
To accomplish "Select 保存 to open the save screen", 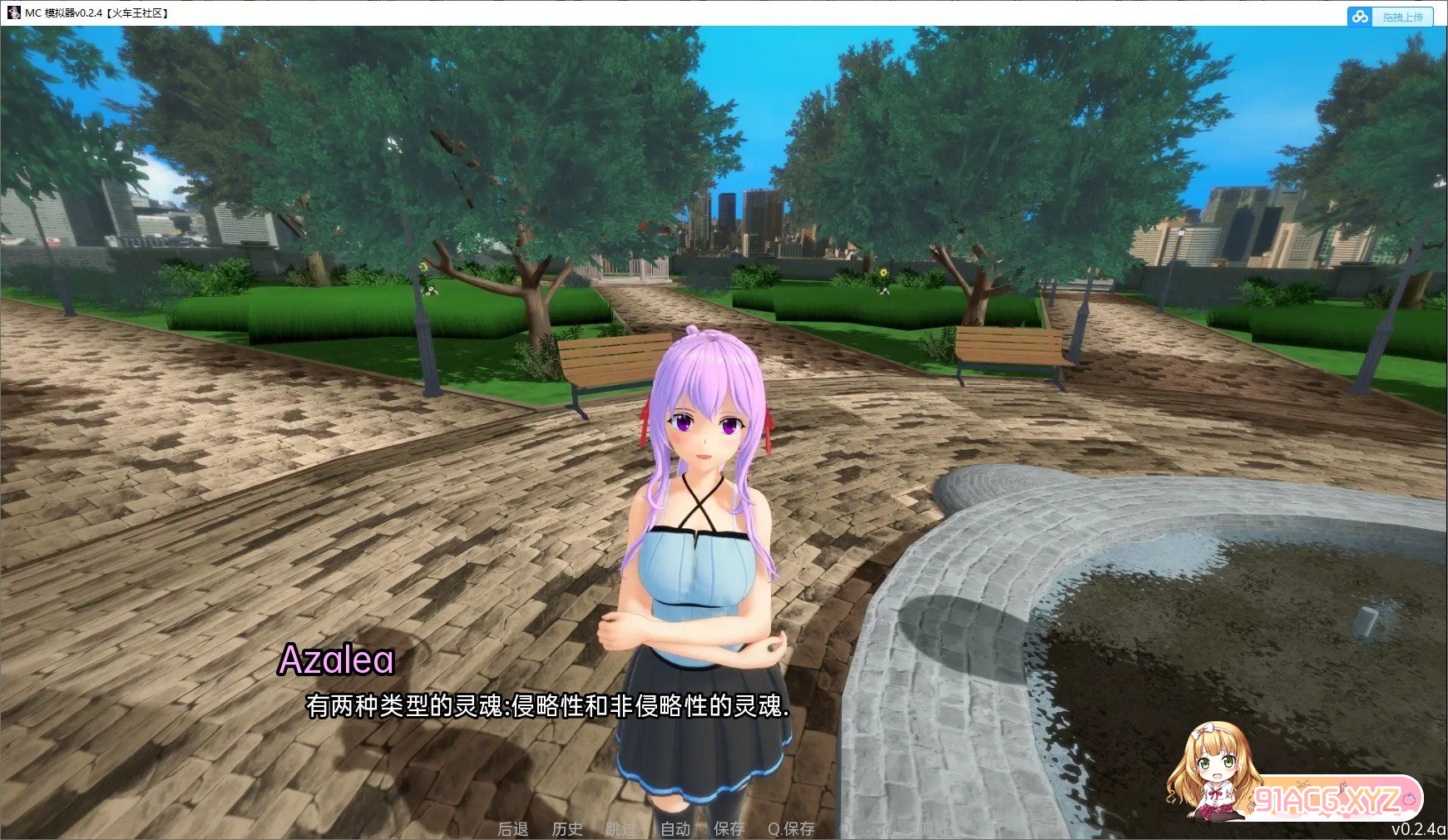I will (729, 829).
